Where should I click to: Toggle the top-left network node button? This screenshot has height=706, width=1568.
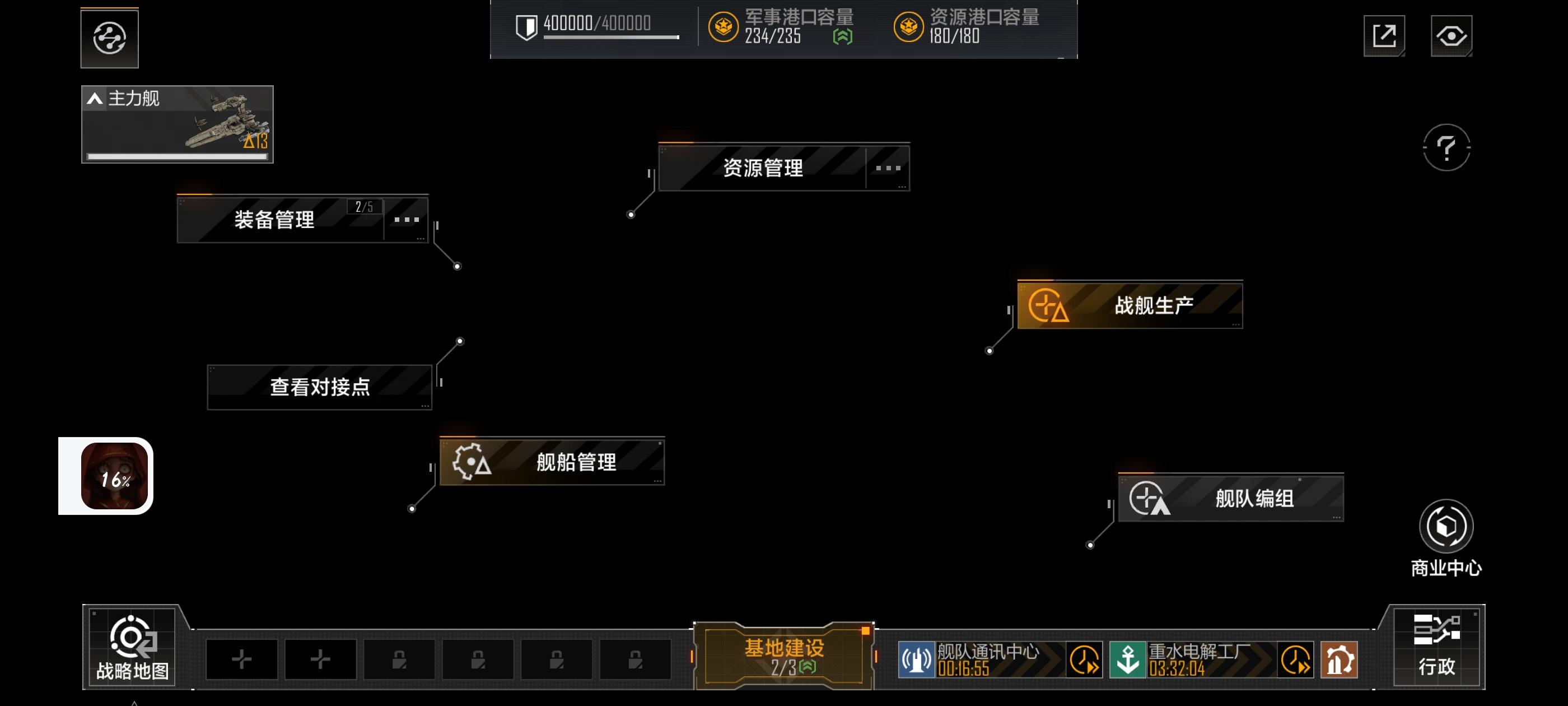click(x=109, y=37)
